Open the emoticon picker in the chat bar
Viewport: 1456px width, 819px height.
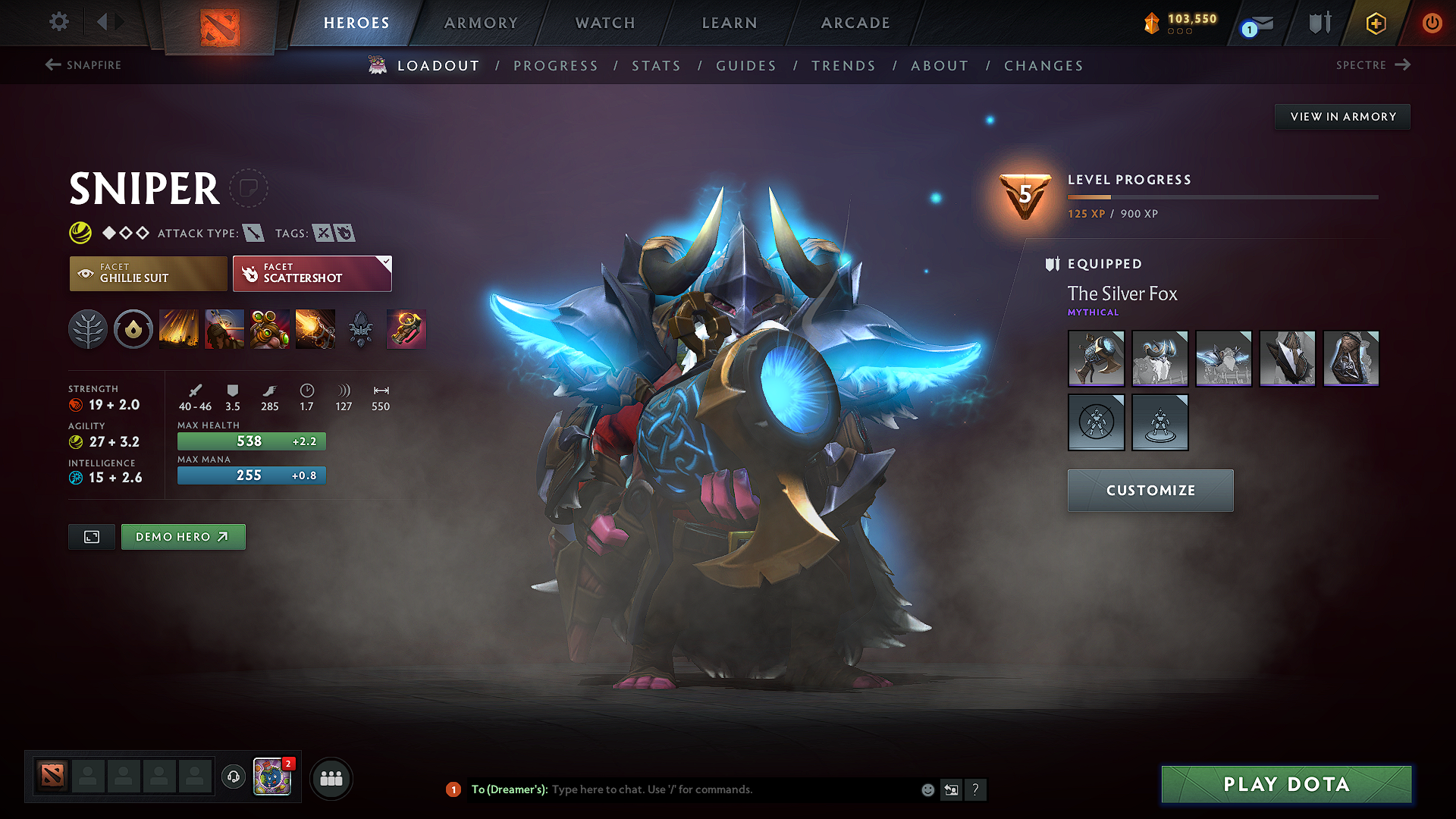pos(927,789)
